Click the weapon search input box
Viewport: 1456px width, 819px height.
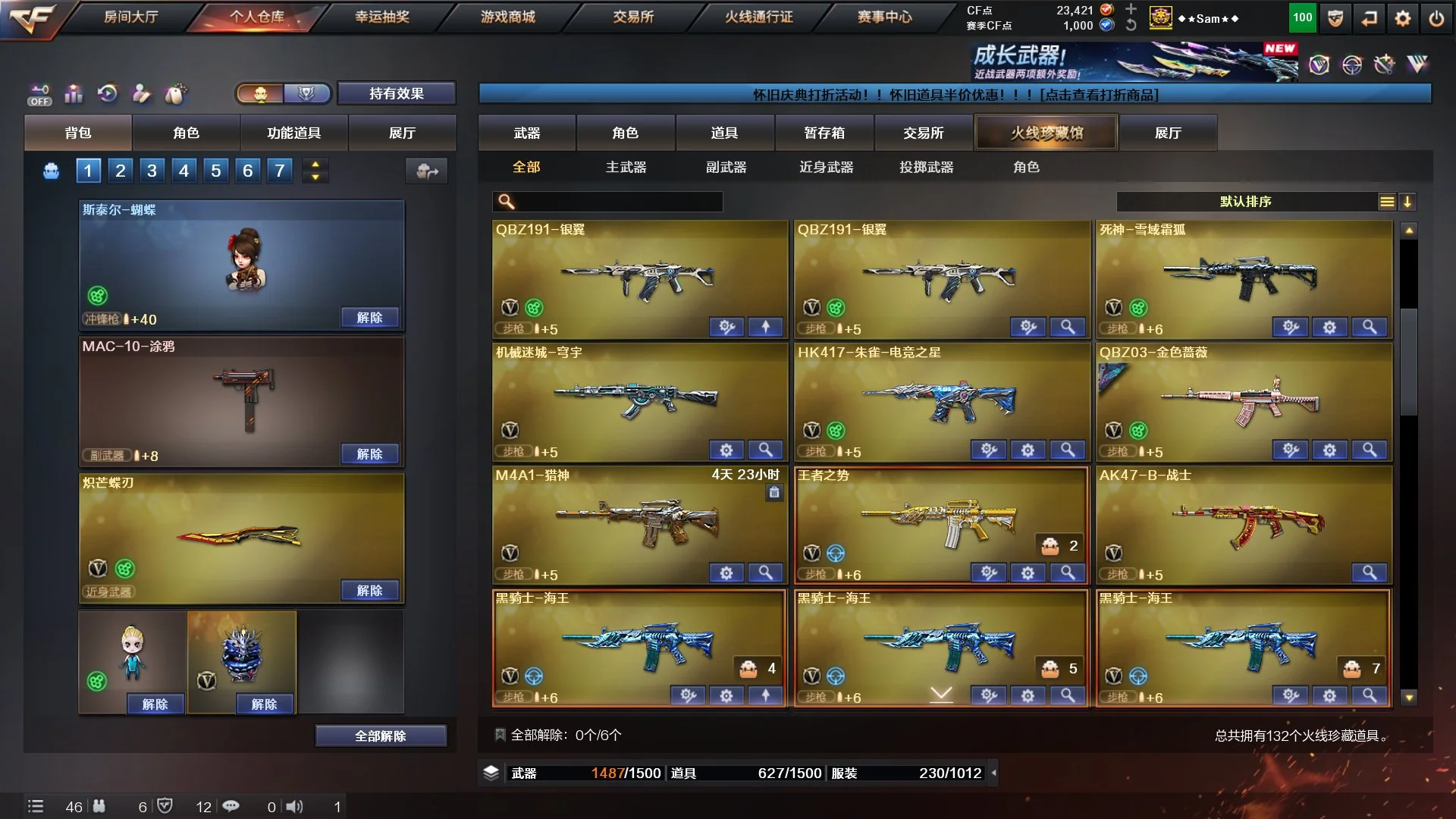click(x=618, y=202)
